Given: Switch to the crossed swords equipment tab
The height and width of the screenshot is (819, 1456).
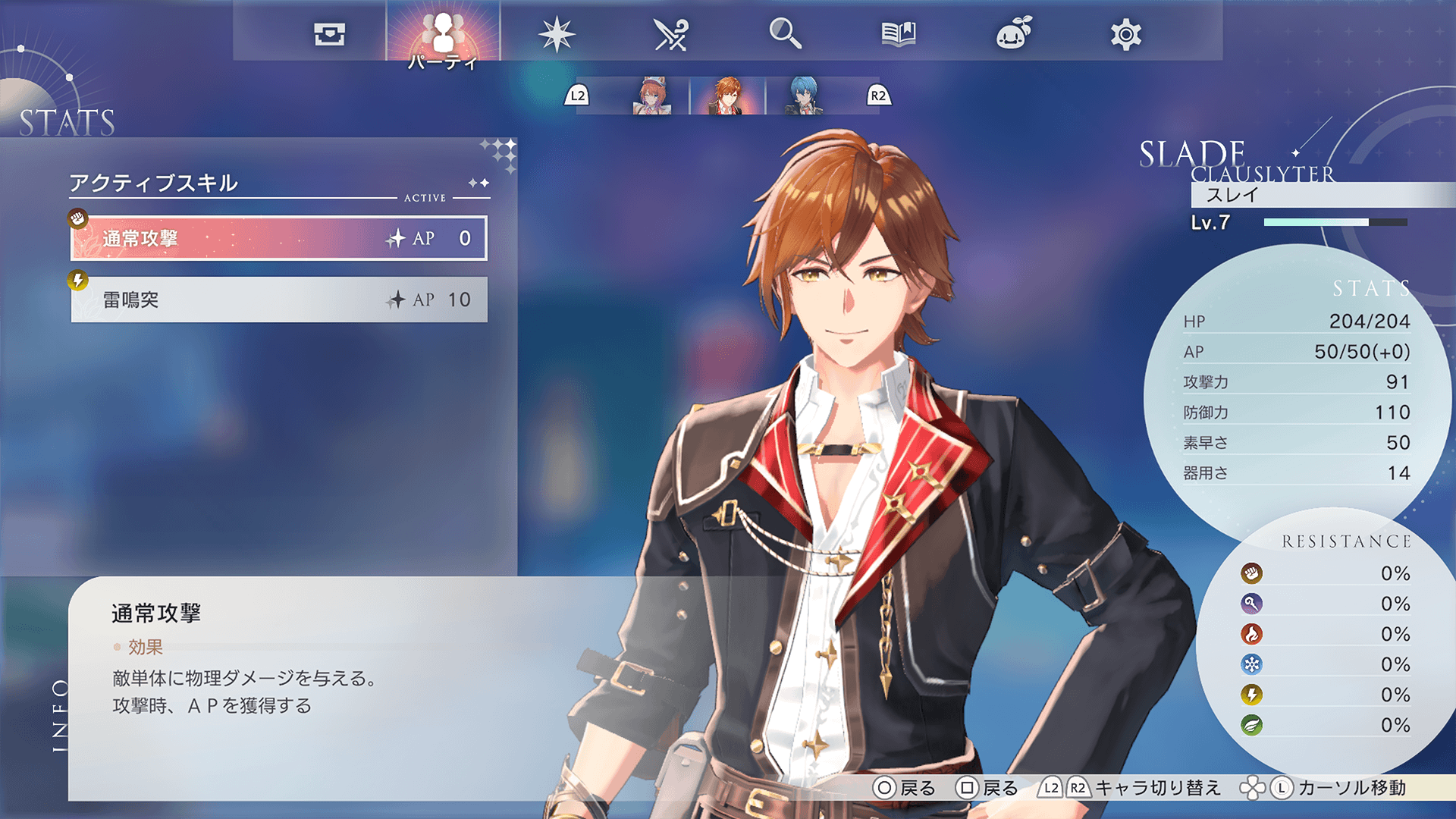Looking at the screenshot, I should 670,34.
